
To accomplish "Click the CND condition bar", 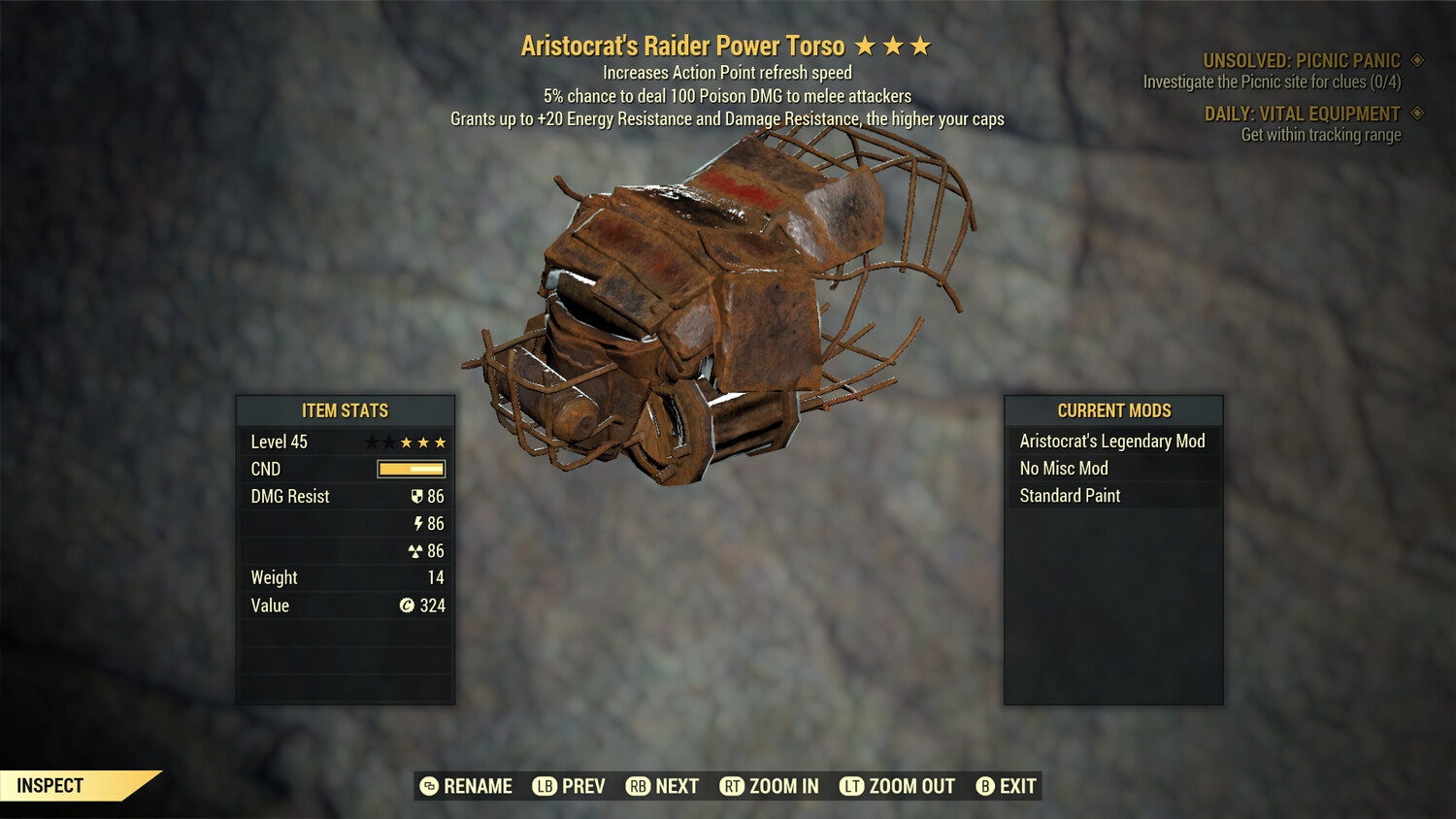I will (410, 469).
